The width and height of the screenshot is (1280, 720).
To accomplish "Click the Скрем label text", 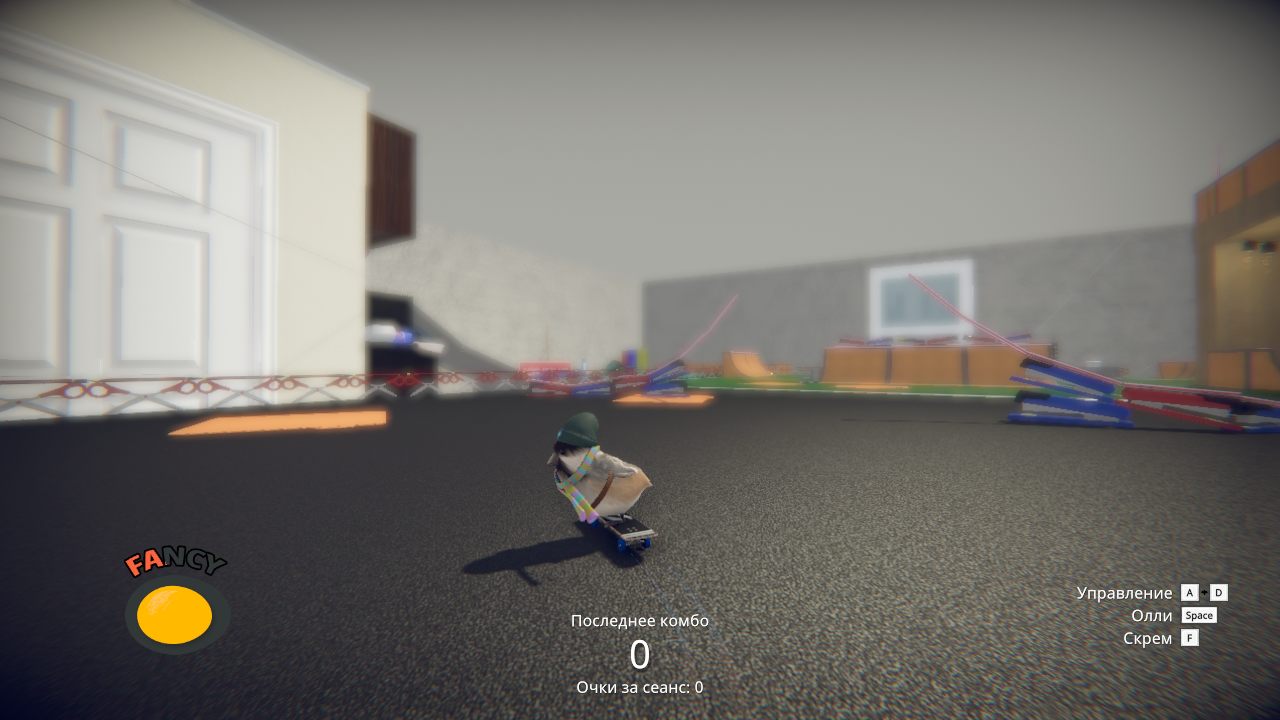I will click(x=1147, y=638).
